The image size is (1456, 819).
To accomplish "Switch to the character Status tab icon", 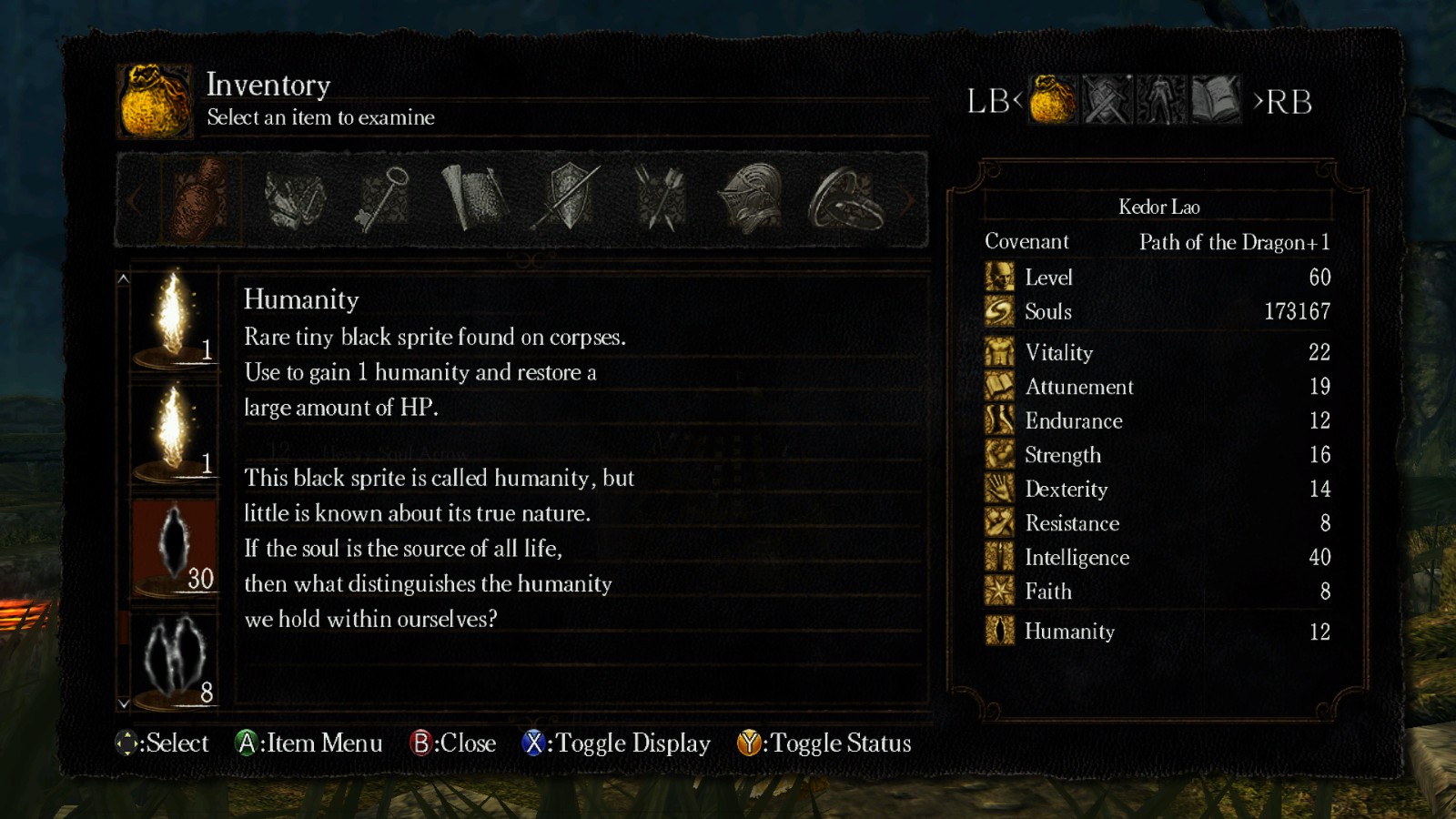I will (x=1161, y=99).
